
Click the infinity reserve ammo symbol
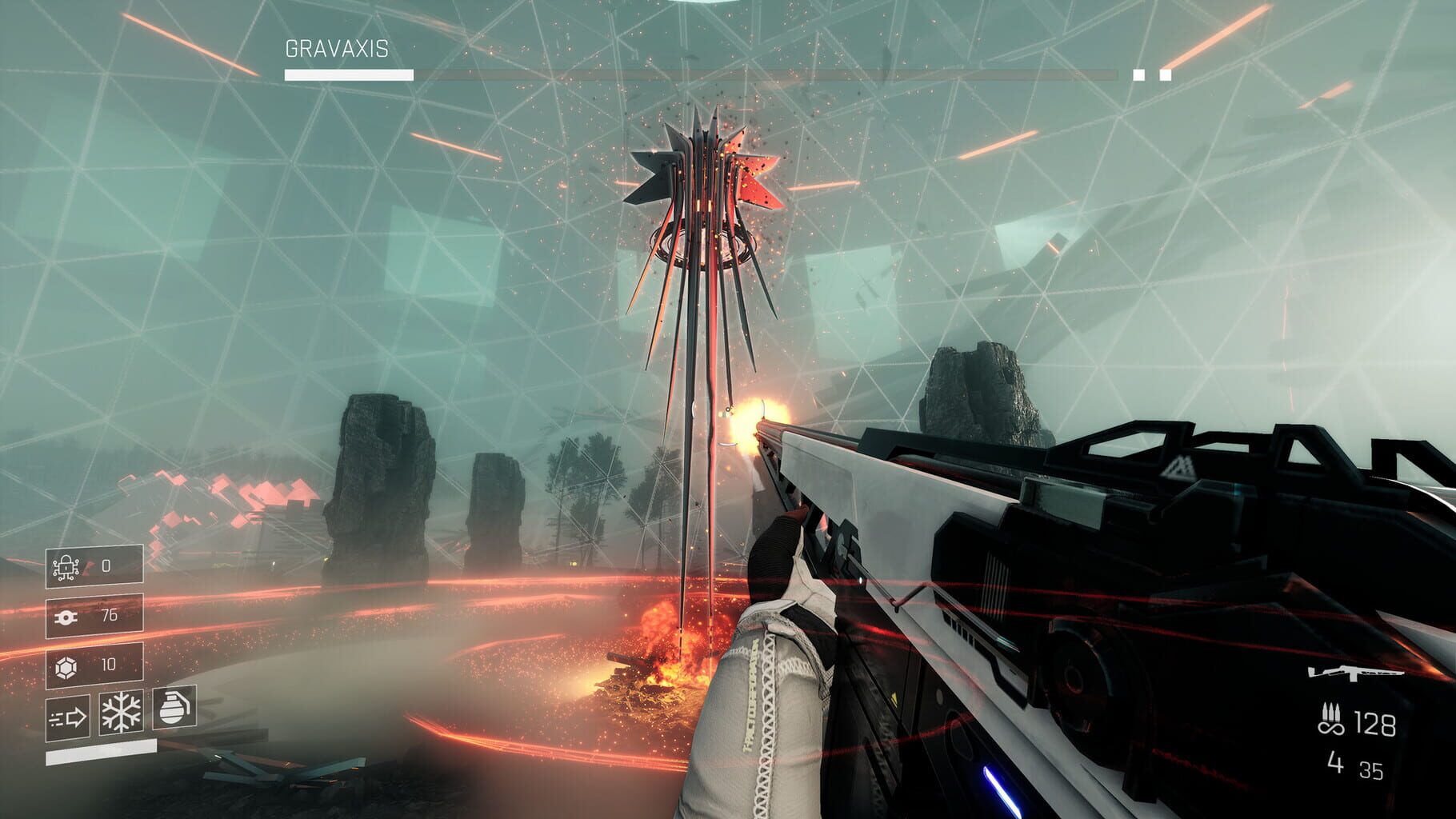[x=1331, y=728]
